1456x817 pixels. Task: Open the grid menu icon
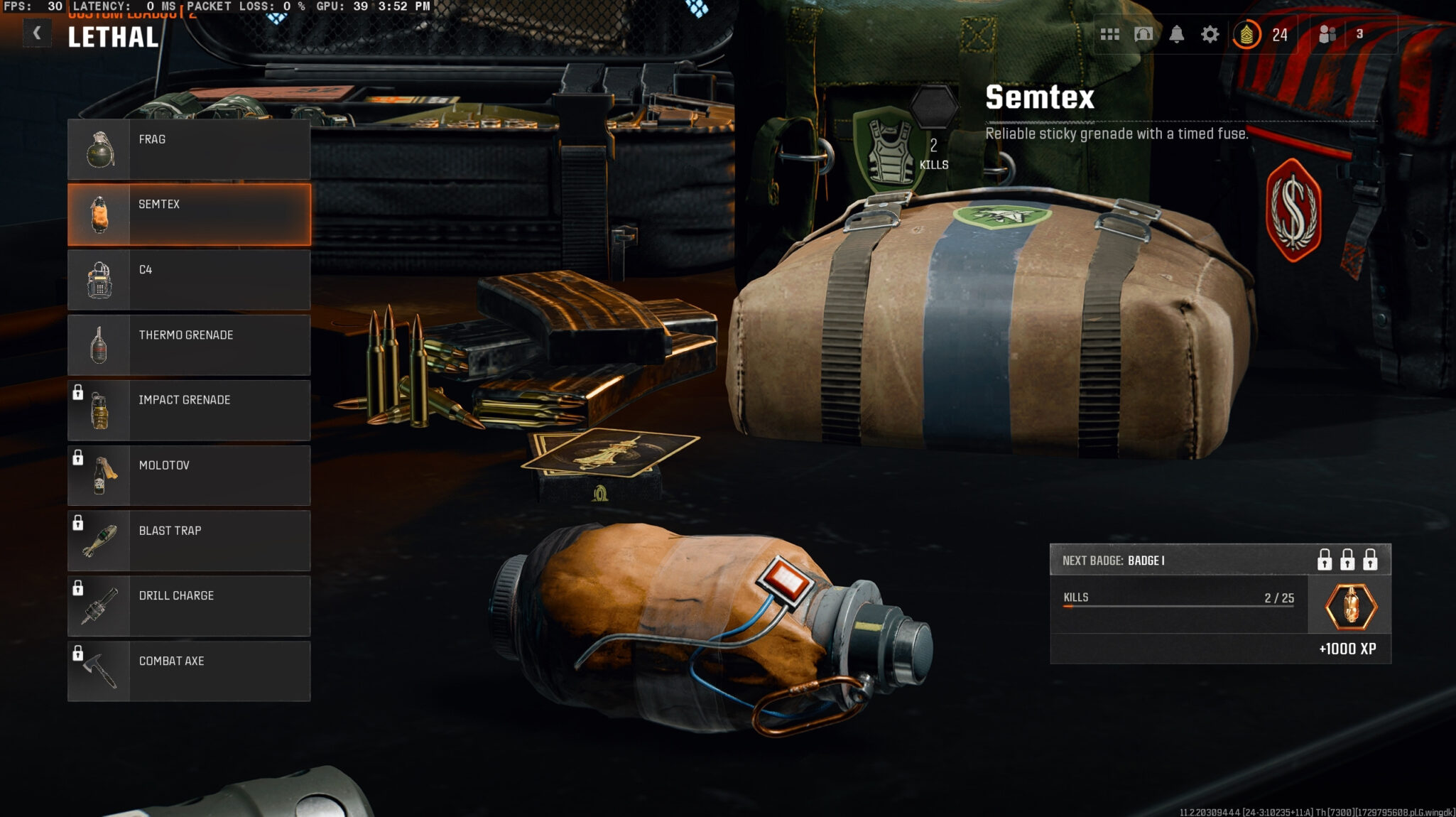pos(1109,34)
